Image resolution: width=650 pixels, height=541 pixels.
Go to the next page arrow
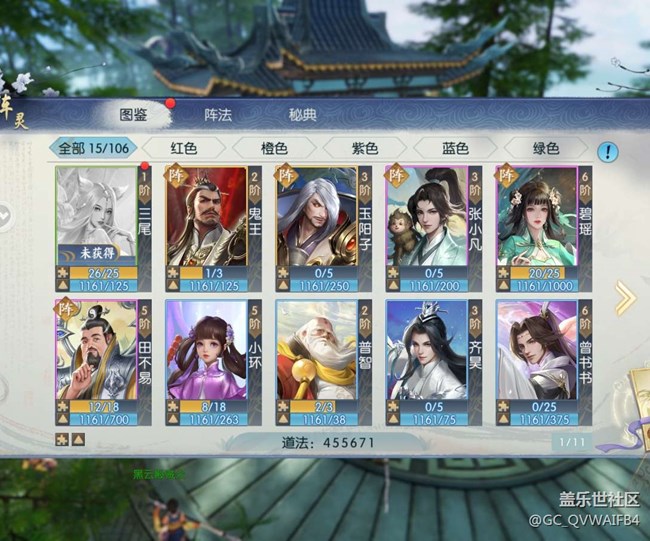624,297
